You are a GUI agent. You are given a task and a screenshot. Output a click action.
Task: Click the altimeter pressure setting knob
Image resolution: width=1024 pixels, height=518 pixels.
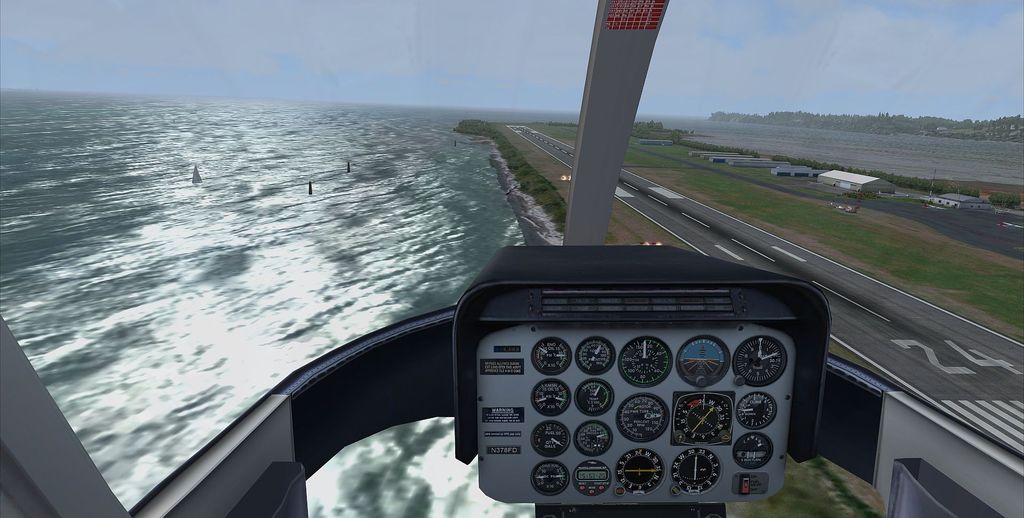tap(739, 378)
